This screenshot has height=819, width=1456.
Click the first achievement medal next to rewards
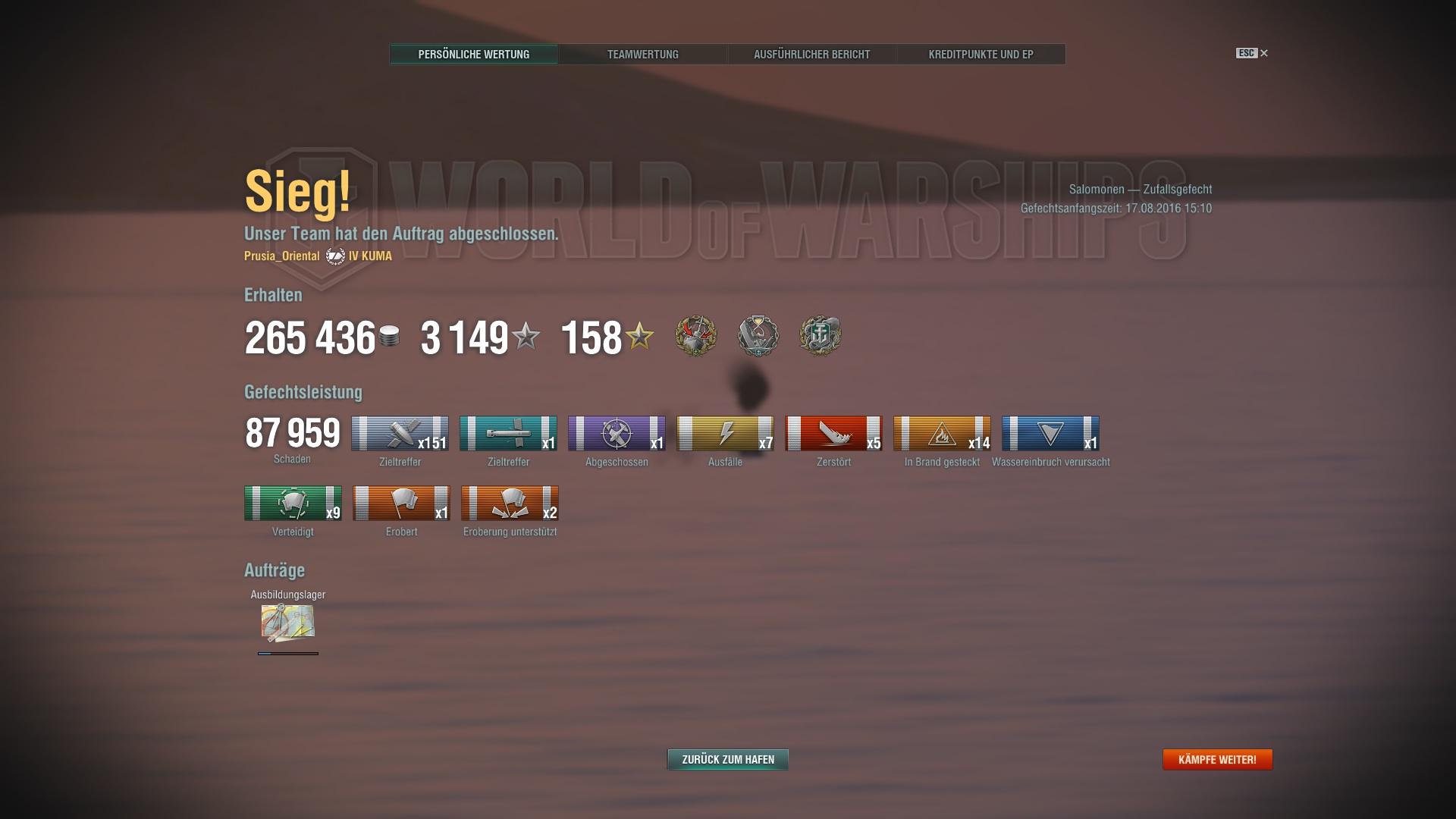pos(695,336)
